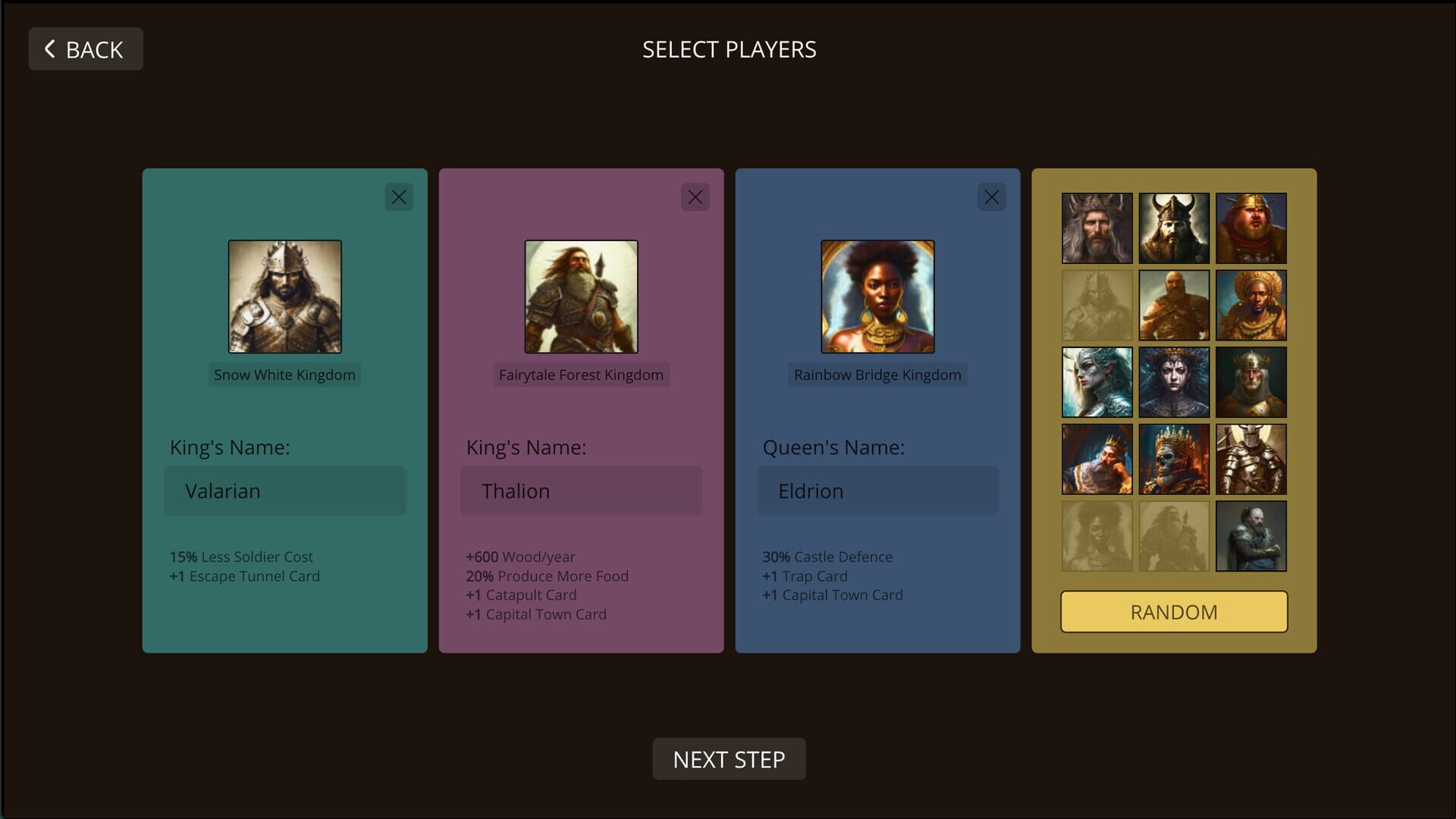Image resolution: width=1456 pixels, height=819 pixels.
Task: Select the orange-armored dwarf warrior portrait
Action: [1174, 305]
